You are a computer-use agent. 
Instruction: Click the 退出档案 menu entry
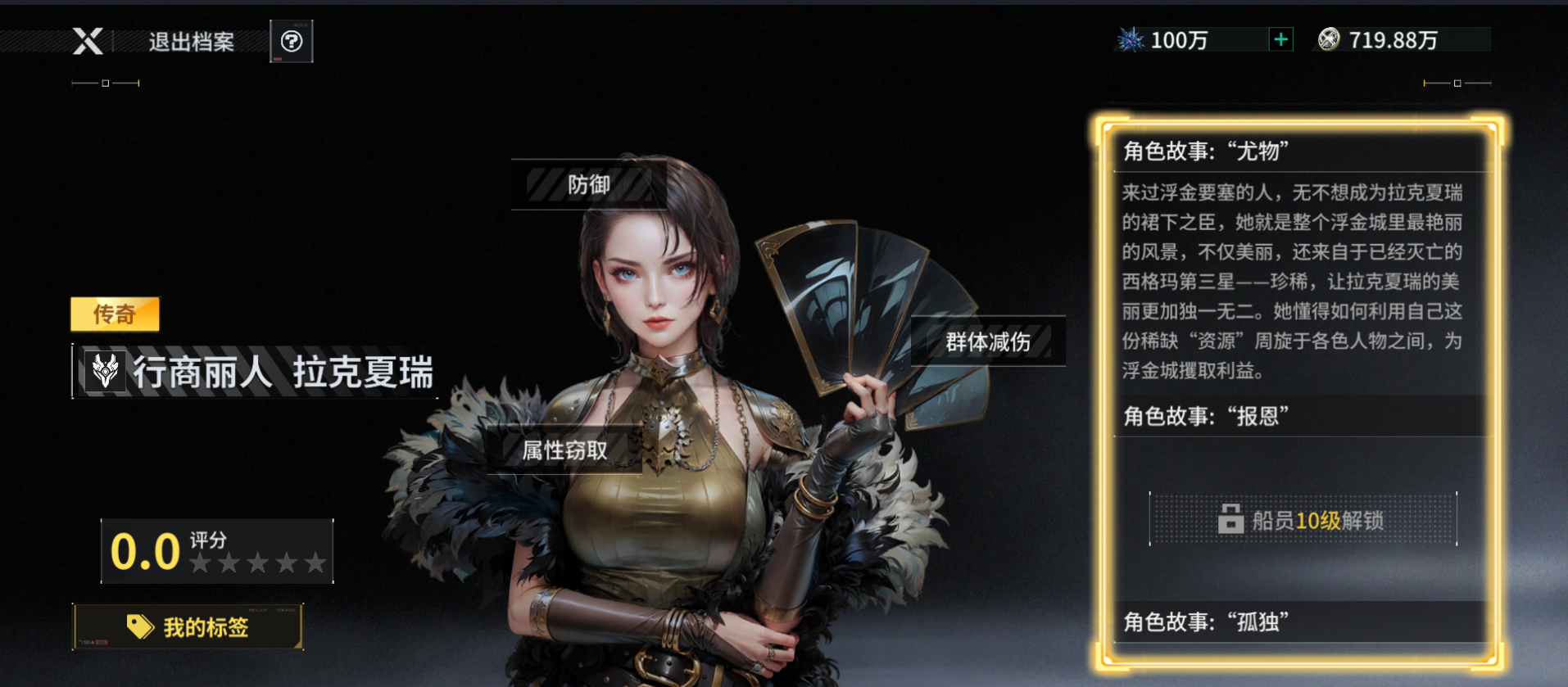[190, 42]
